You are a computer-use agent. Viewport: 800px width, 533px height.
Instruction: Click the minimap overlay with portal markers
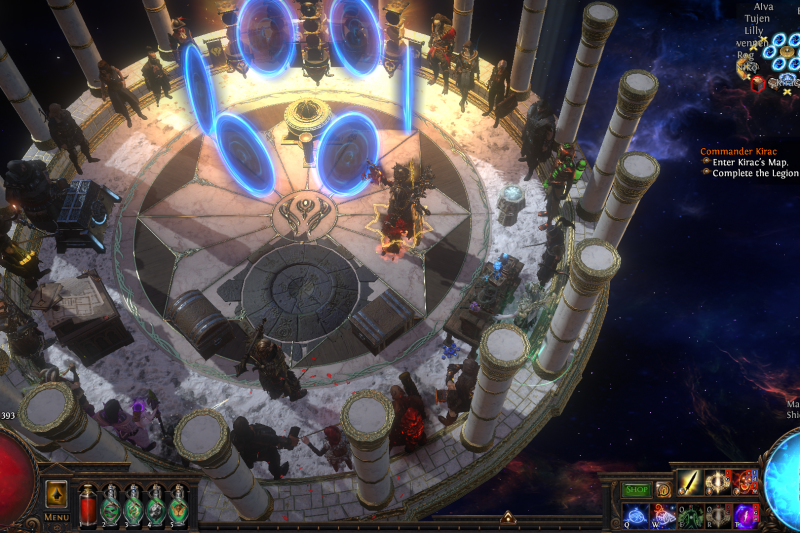(x=768, y=62)
